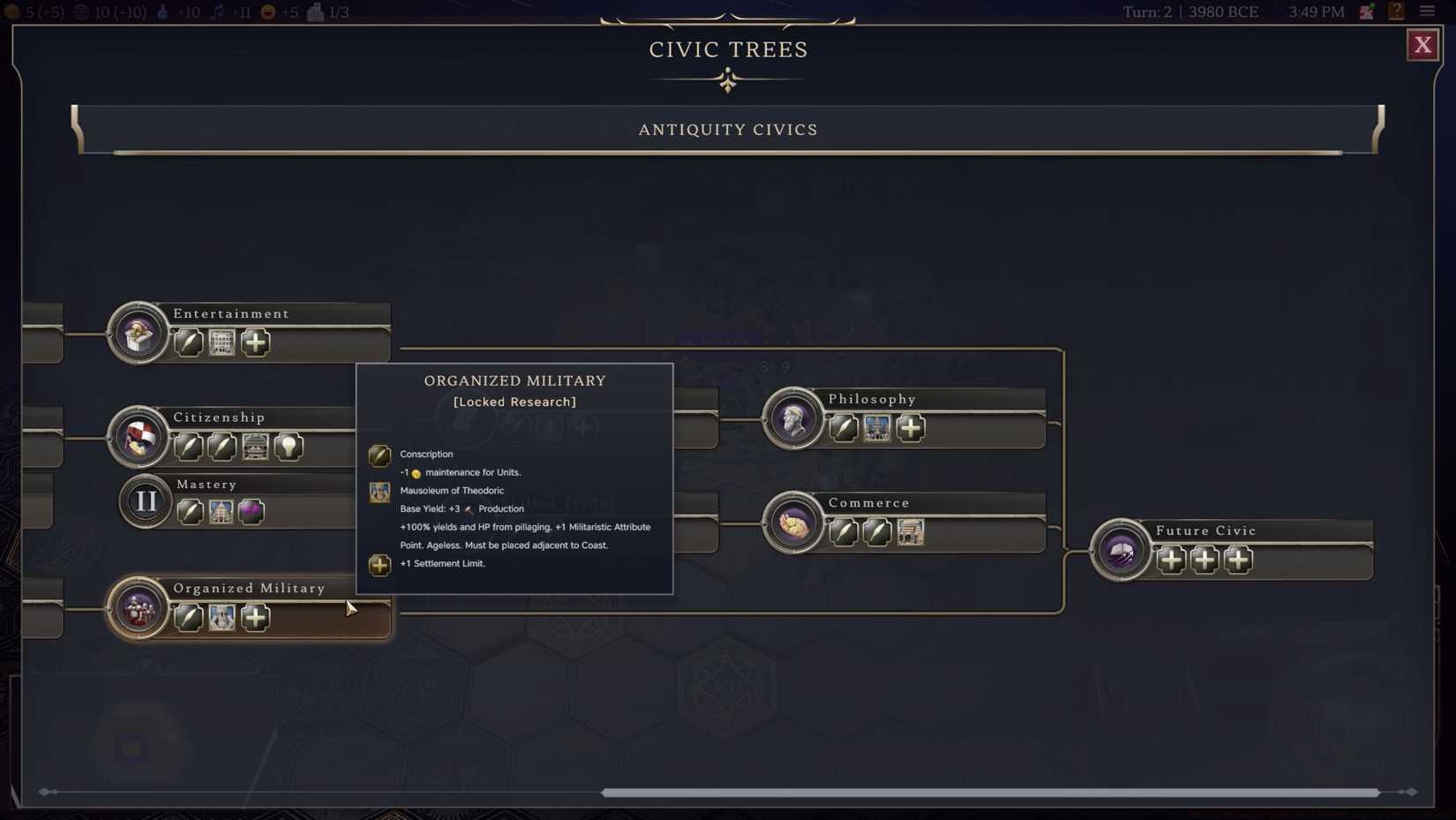Click the building unlock icon under Entertainment
The width and height of the screenshot is (1456, 820).
(221, 342)
